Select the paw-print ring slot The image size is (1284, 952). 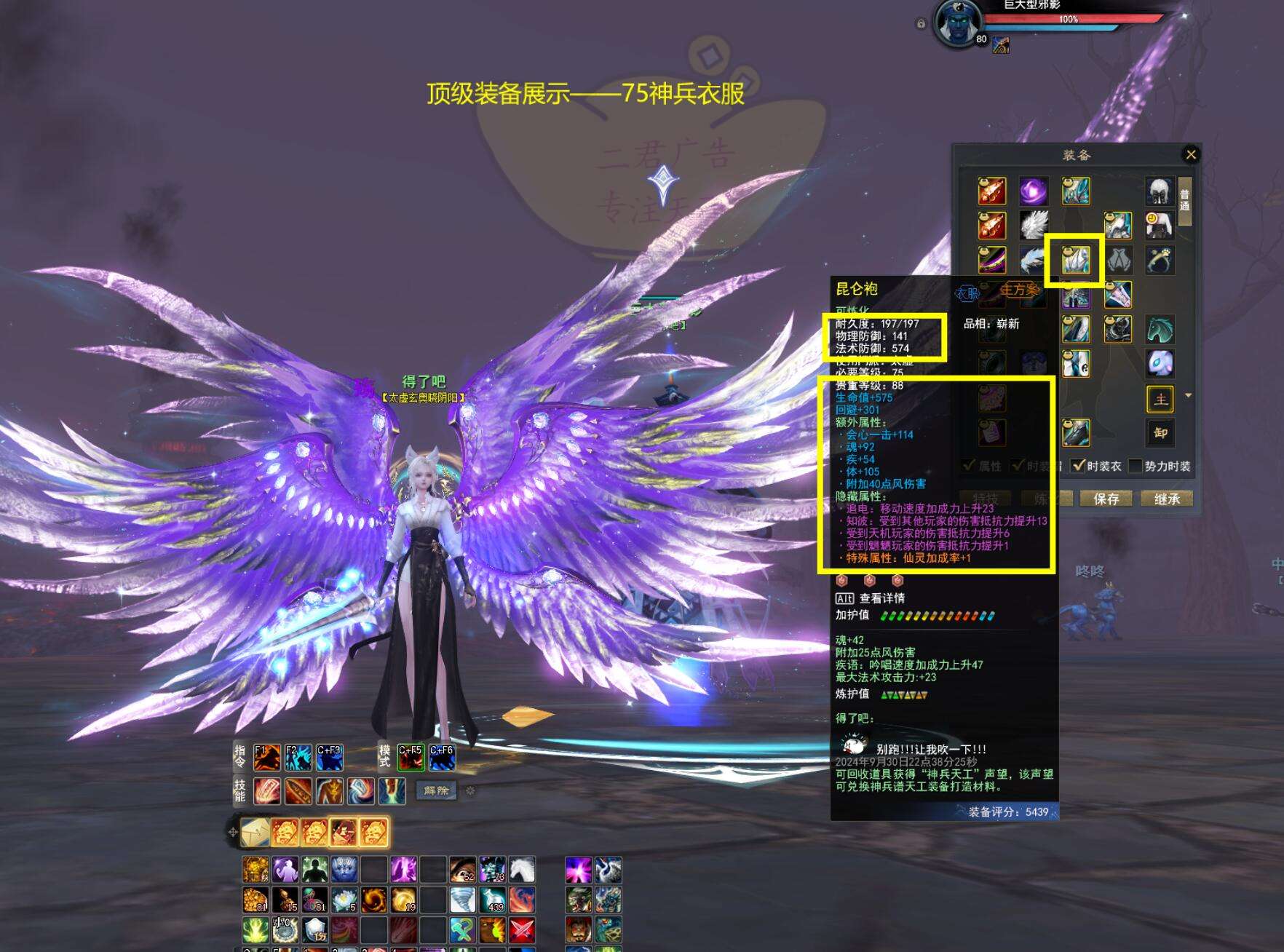point(1160,260)
